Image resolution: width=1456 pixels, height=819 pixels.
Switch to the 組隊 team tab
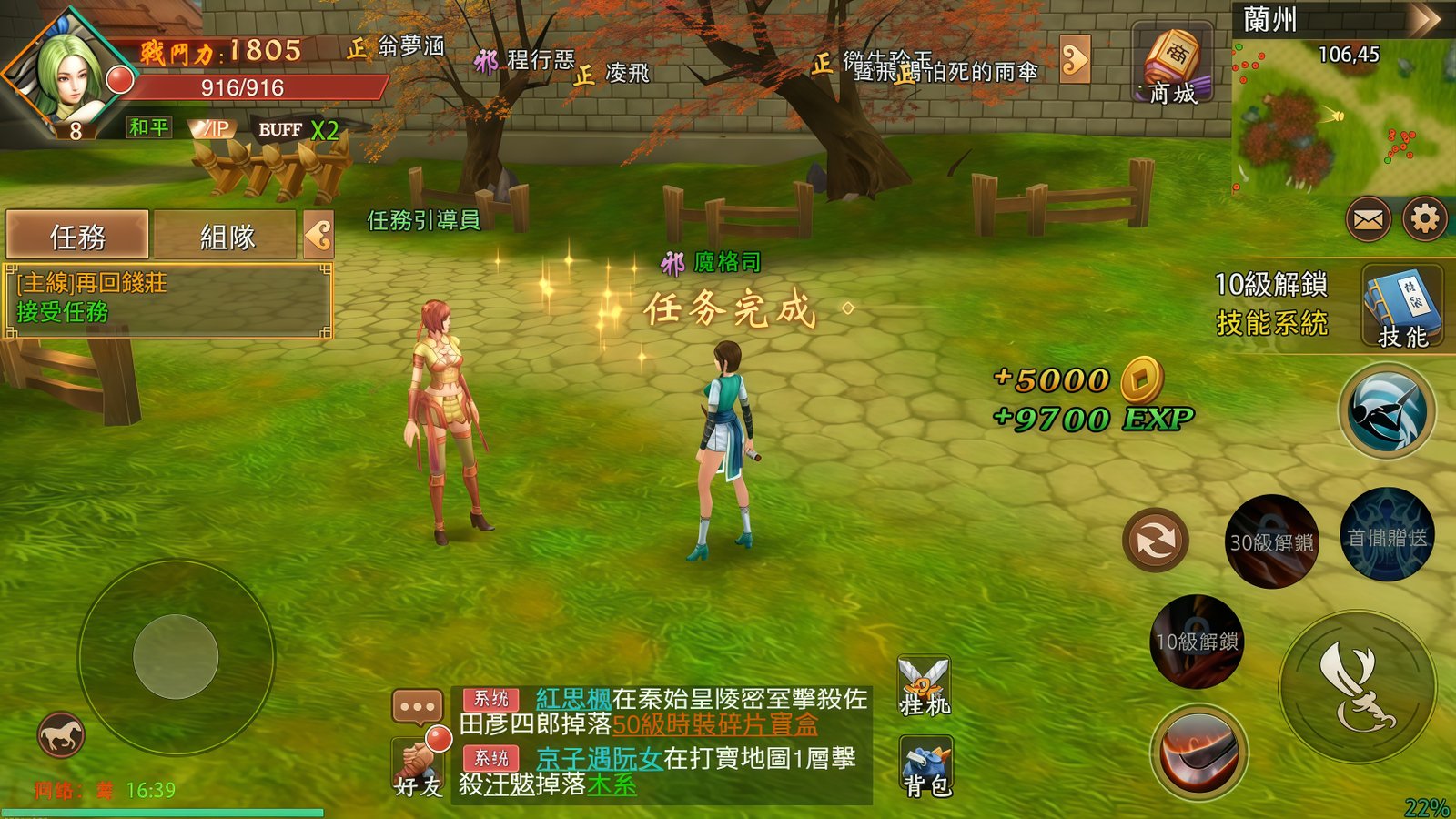click(x=226, y=237)
